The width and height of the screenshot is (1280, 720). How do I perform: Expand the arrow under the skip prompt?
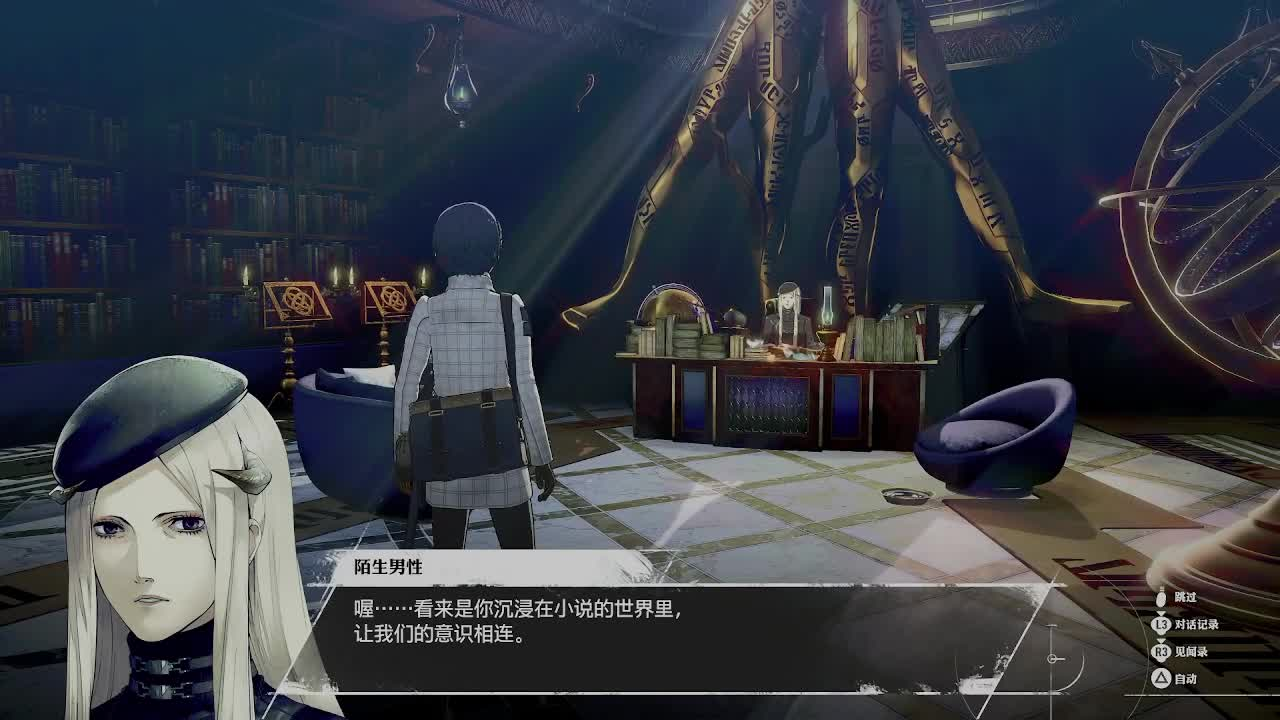[x=1161, y=612]
